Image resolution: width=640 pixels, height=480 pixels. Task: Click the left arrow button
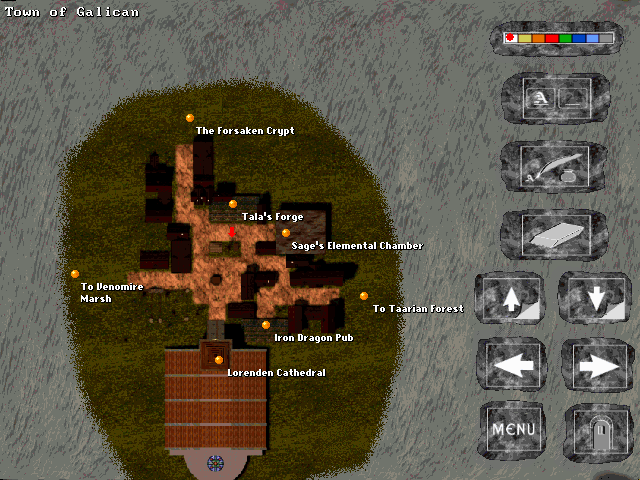[x=513, y=365]
